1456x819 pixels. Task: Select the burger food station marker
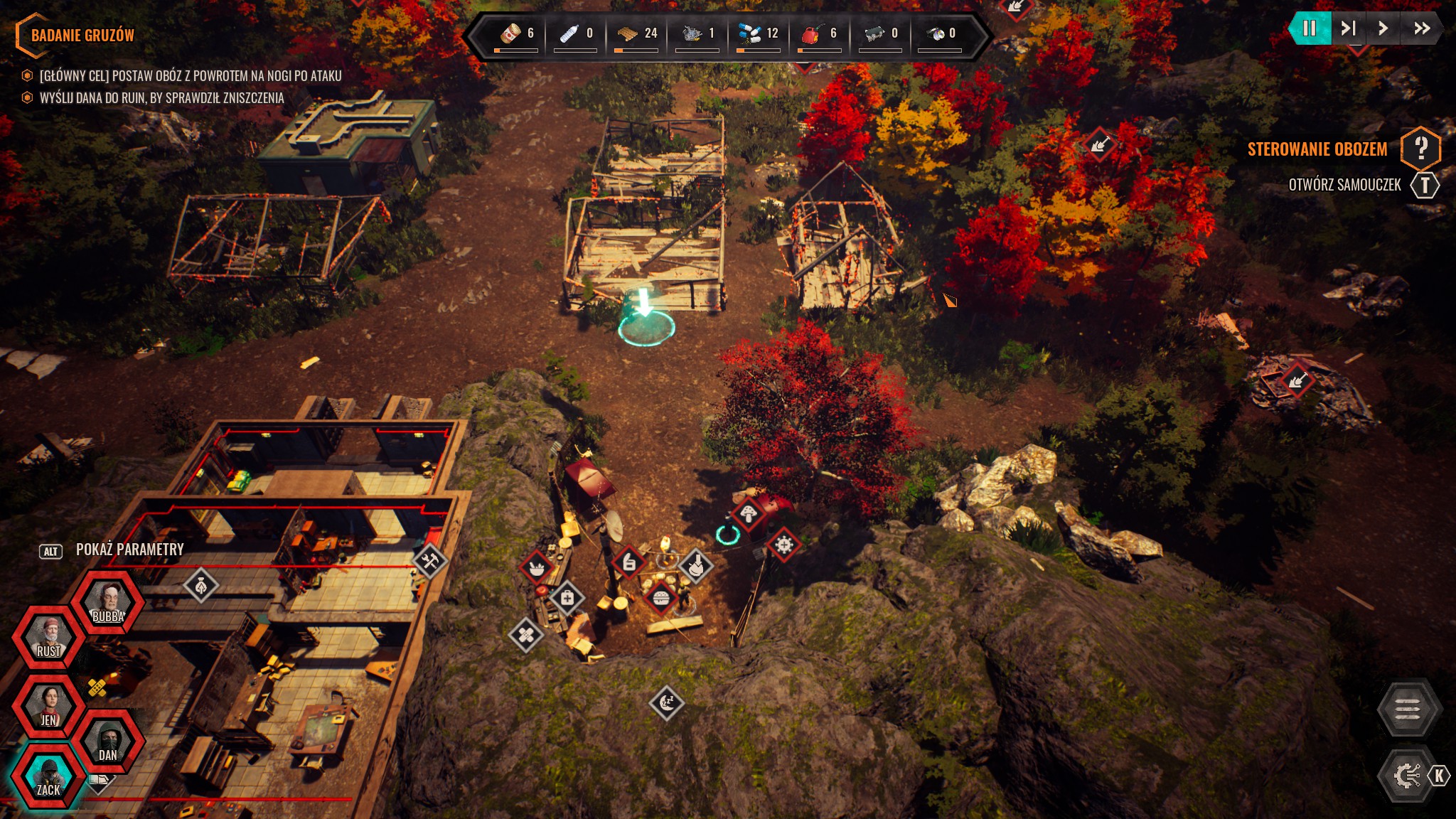pos(660,598)
